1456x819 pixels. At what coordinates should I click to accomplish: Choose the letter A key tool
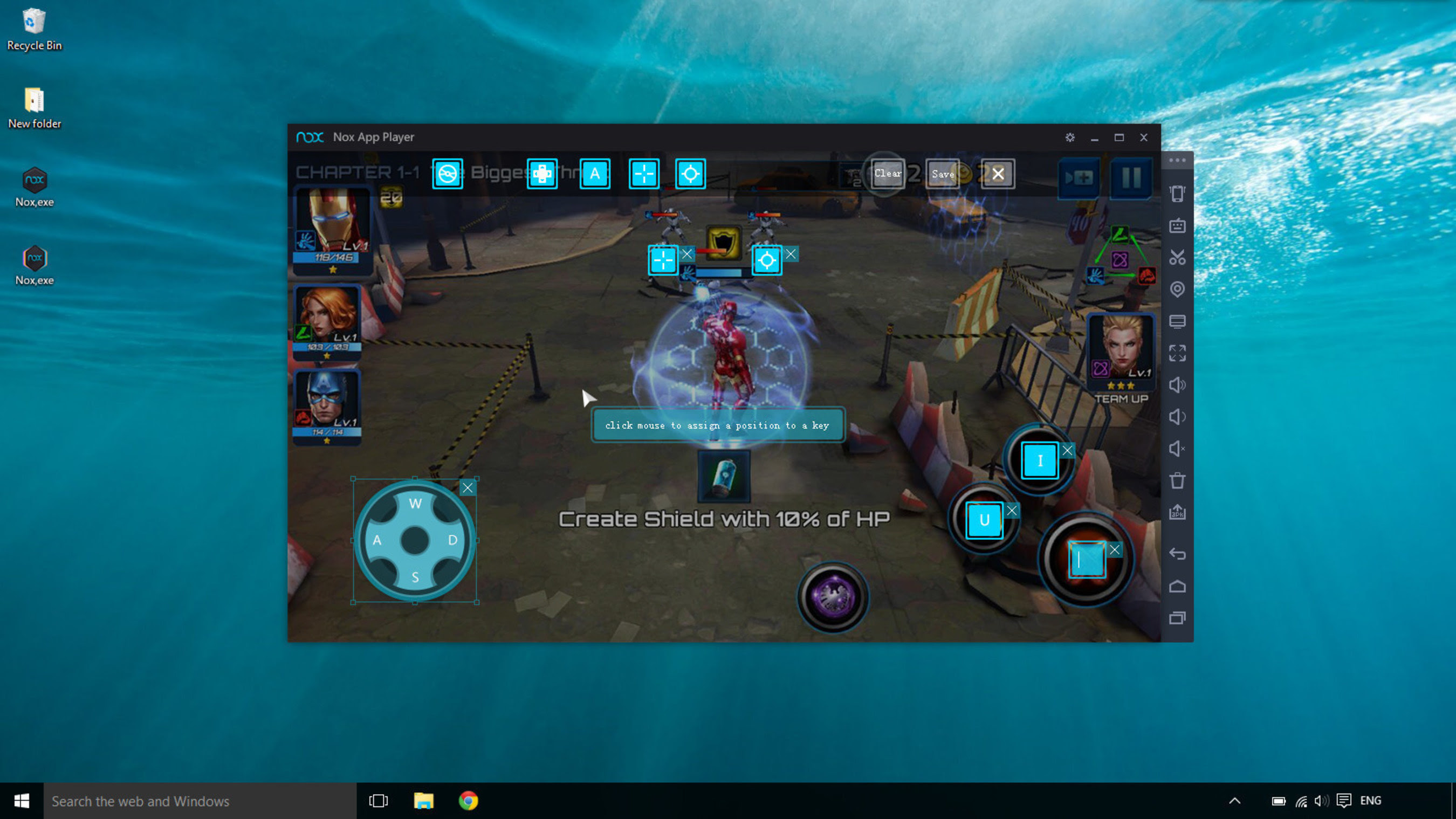click(x=595, y=174)
